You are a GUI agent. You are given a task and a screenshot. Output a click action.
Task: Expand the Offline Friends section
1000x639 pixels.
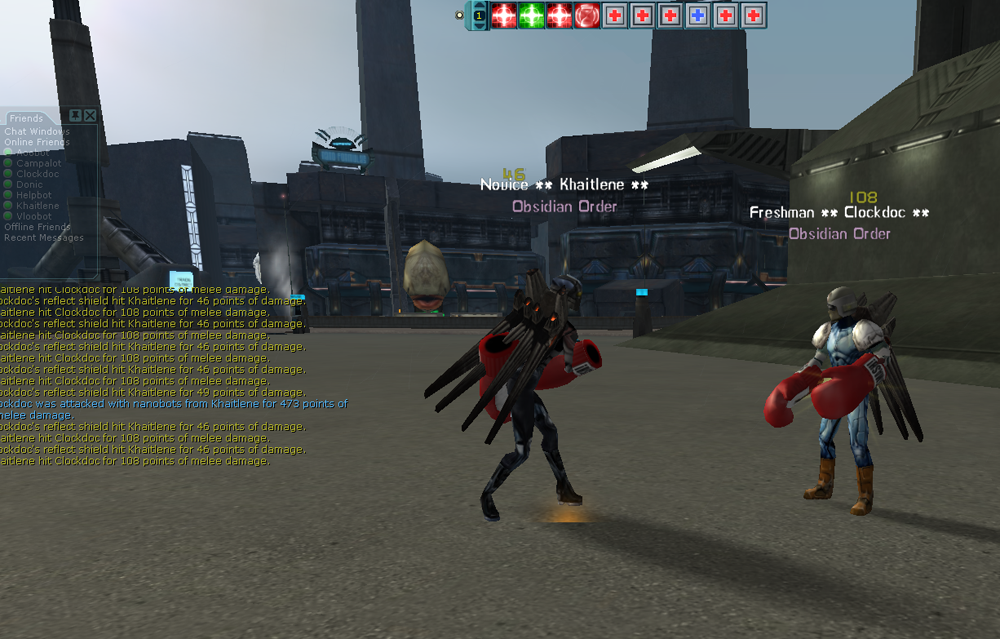point(38,227)
